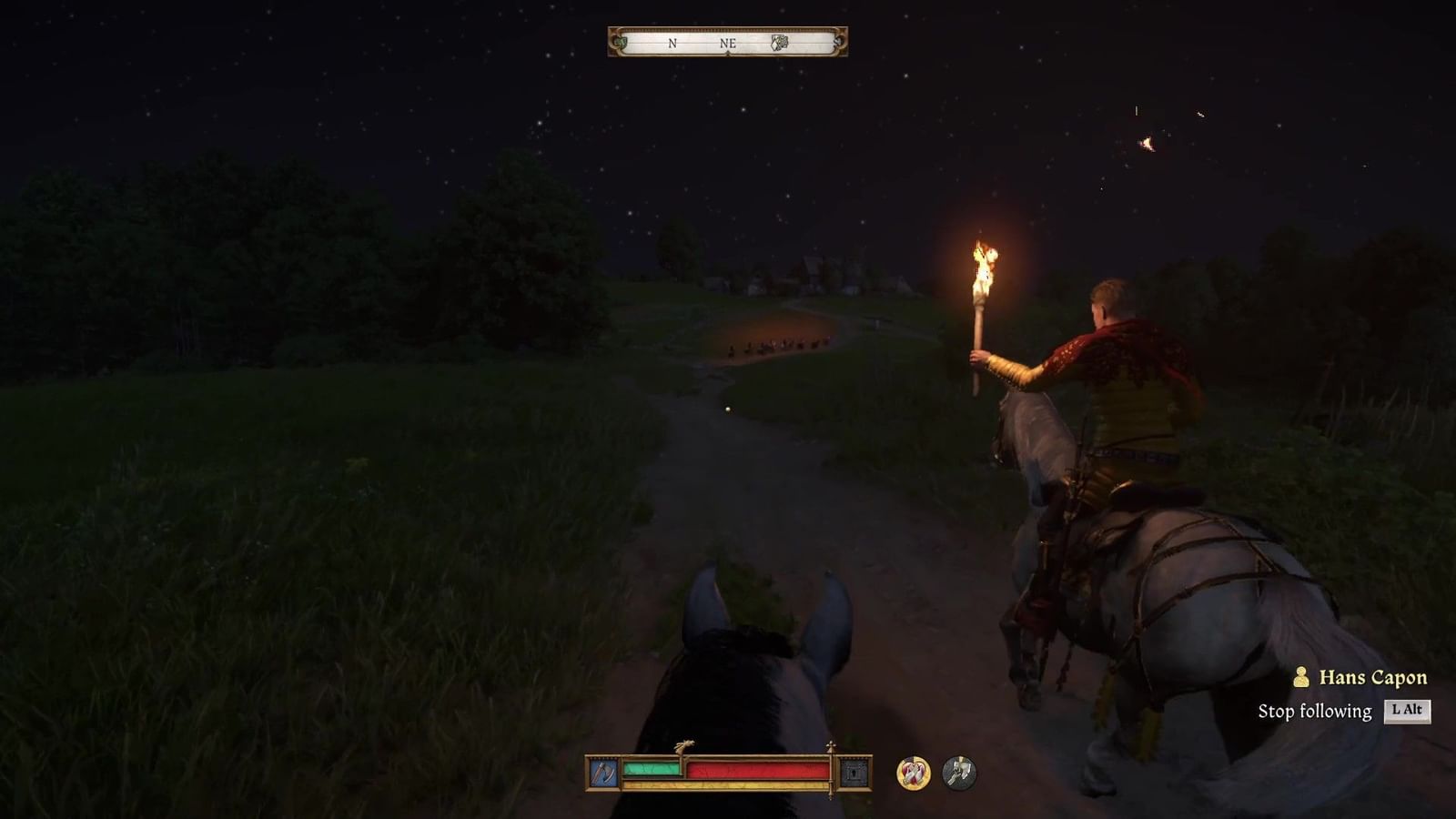The image size is (1456, 819).
Task: Select the axe weapon slot icon
Action: coord(603,771)
